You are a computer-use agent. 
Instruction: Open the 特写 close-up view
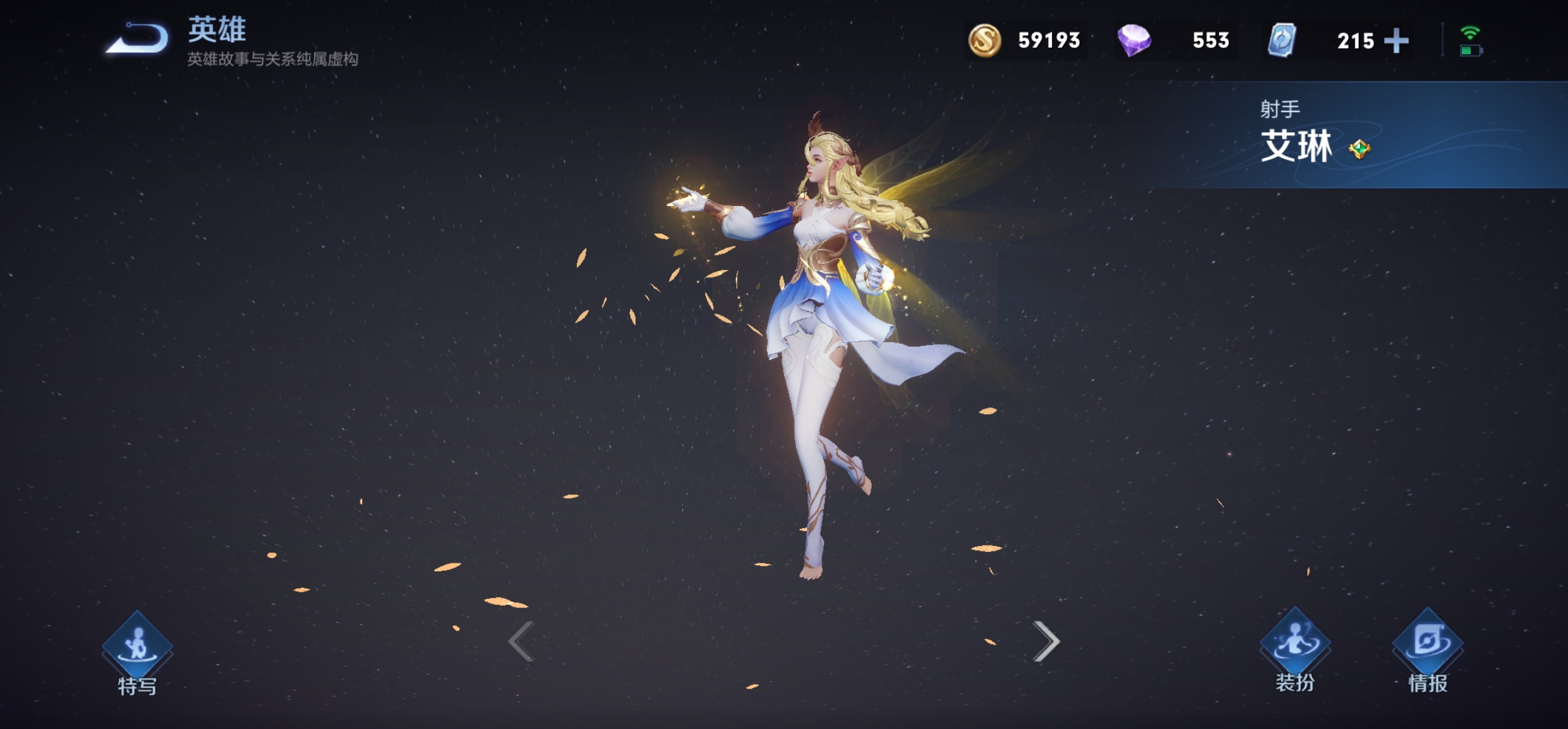coord(137,652)
